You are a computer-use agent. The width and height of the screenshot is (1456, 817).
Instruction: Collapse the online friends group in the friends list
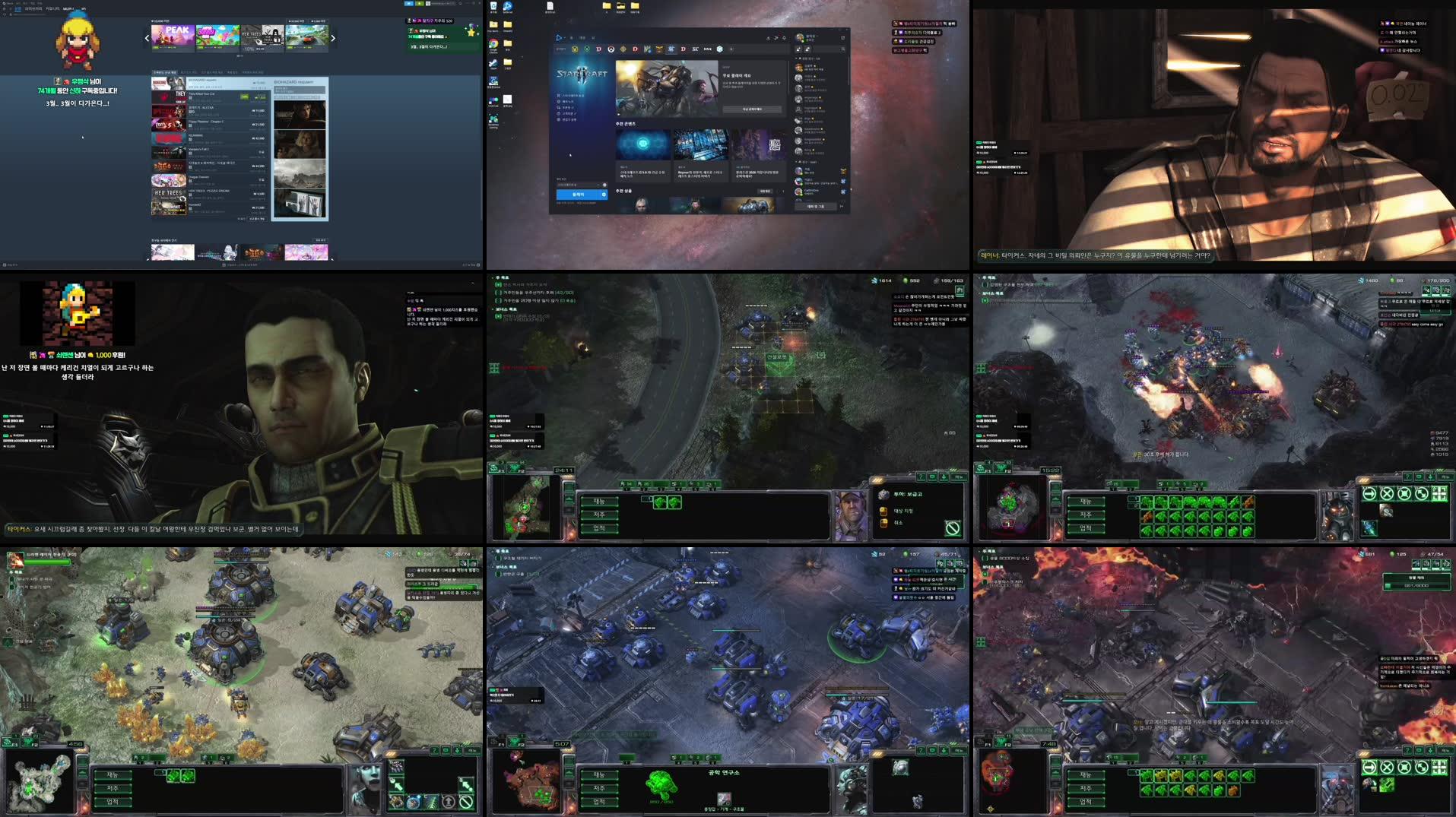796,58
